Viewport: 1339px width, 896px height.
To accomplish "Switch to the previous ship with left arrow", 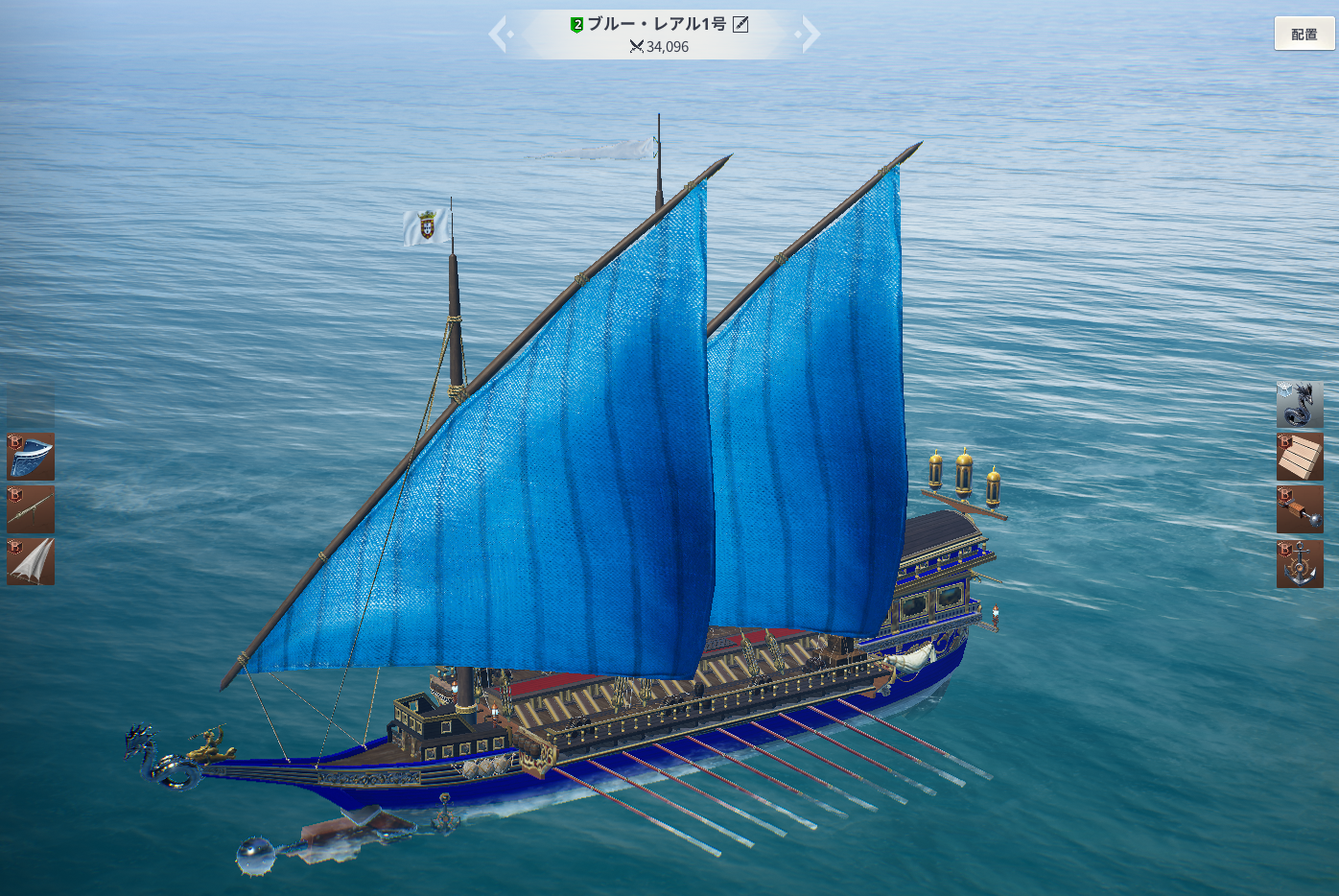I will click(x=498, y=35).
